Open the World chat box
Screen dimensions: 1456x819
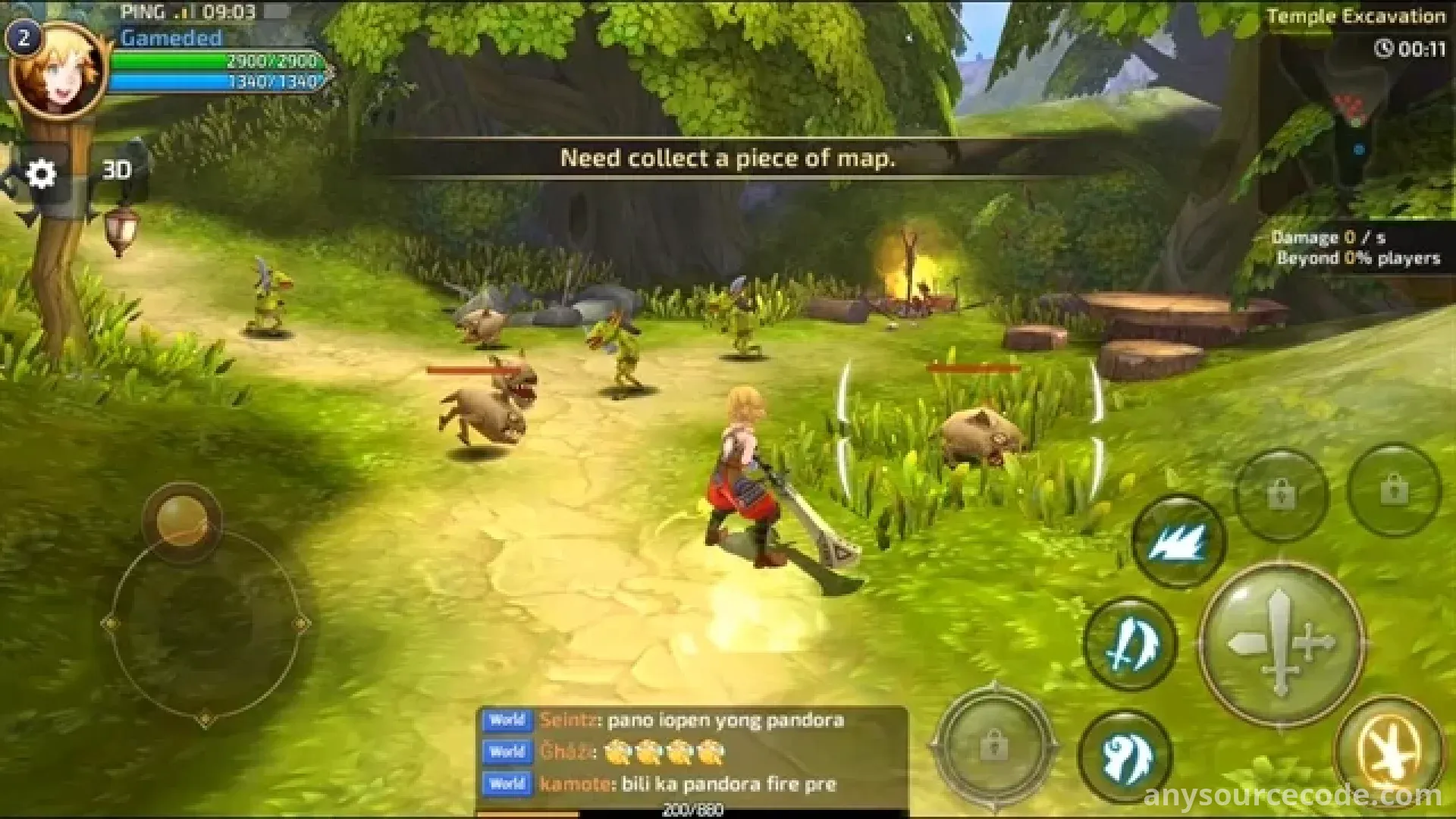click(692, 752)
